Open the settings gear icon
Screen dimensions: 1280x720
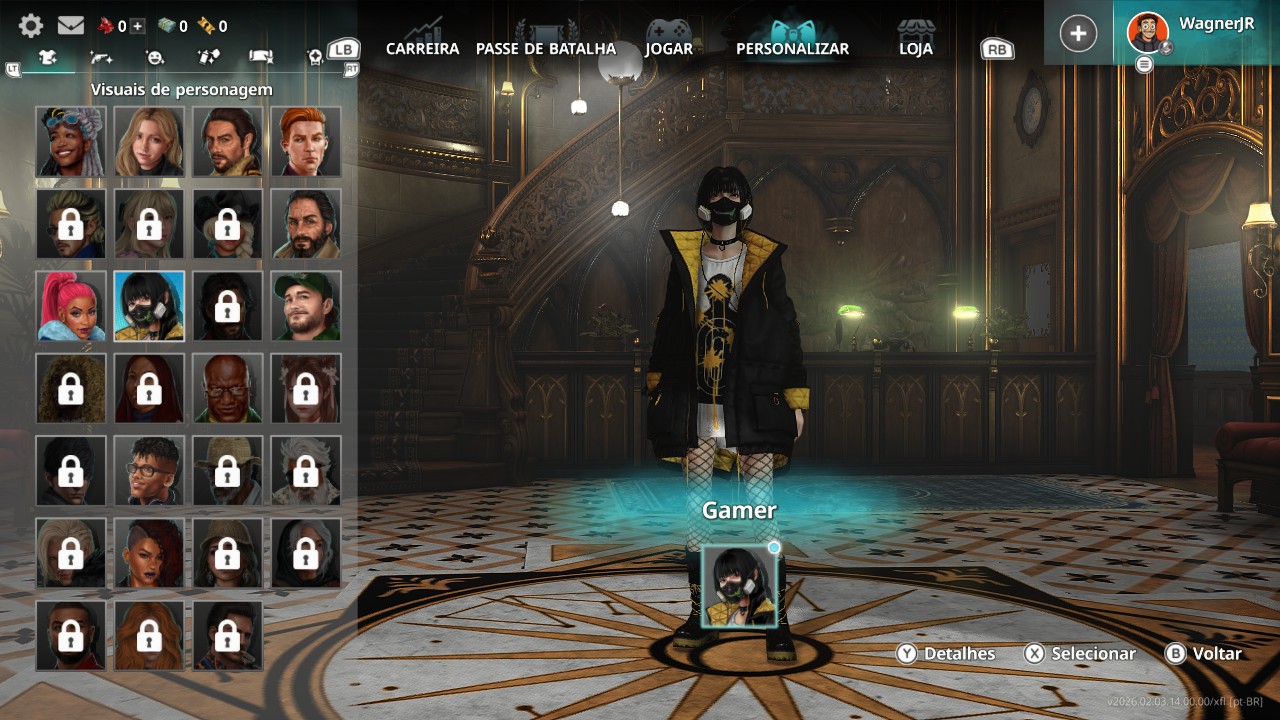click(31, 26)
